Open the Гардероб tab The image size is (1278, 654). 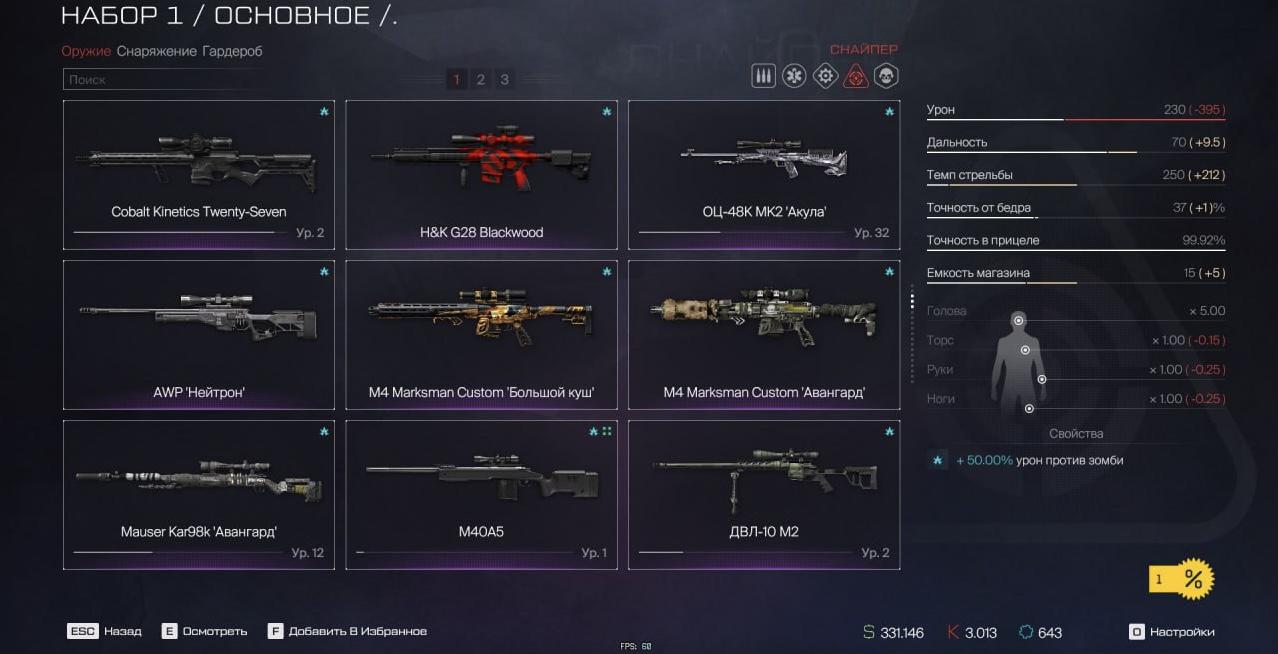click(x=232, y=51)
